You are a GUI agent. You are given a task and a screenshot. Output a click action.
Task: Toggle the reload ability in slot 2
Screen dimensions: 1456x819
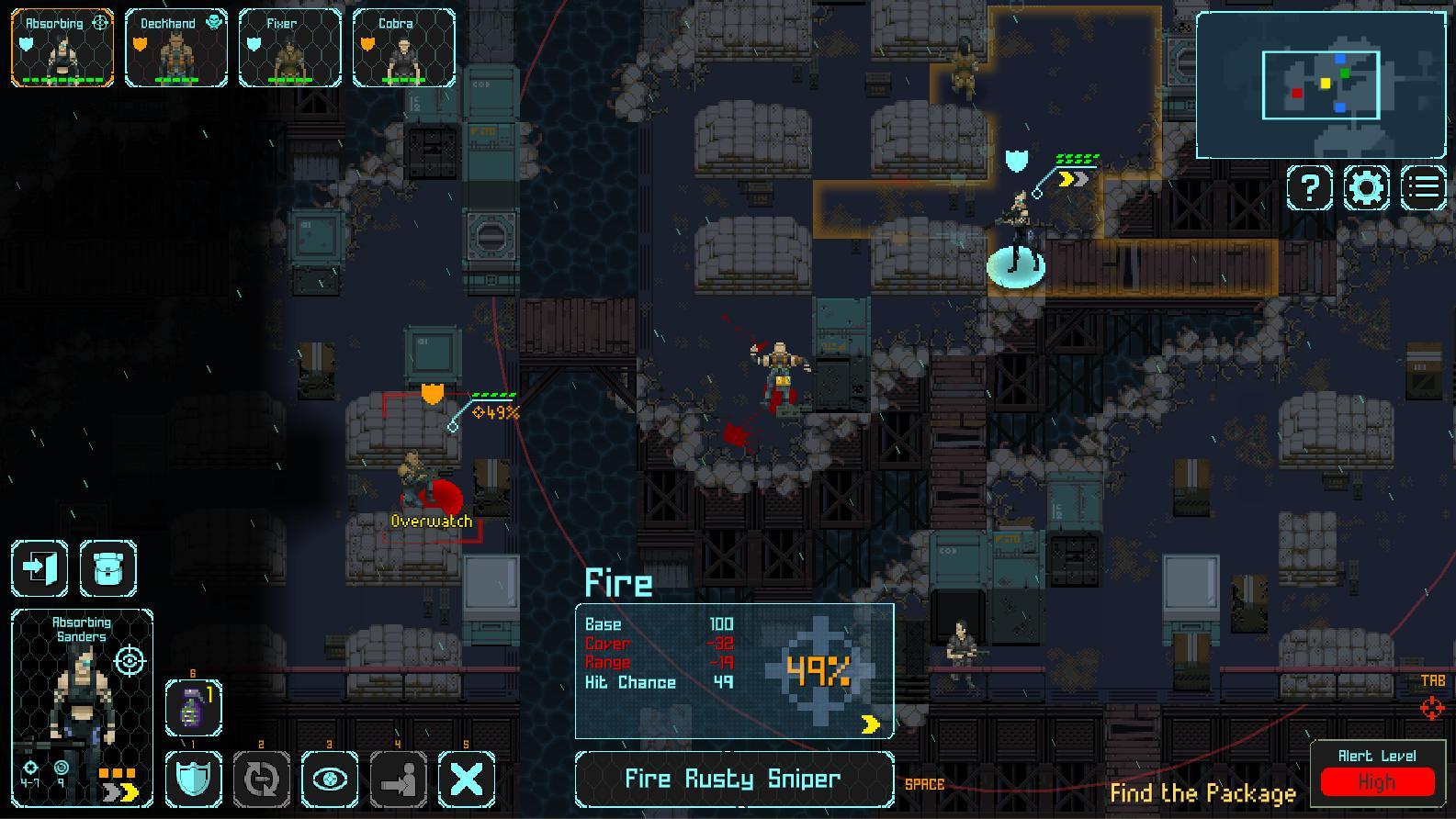point(262,780)
